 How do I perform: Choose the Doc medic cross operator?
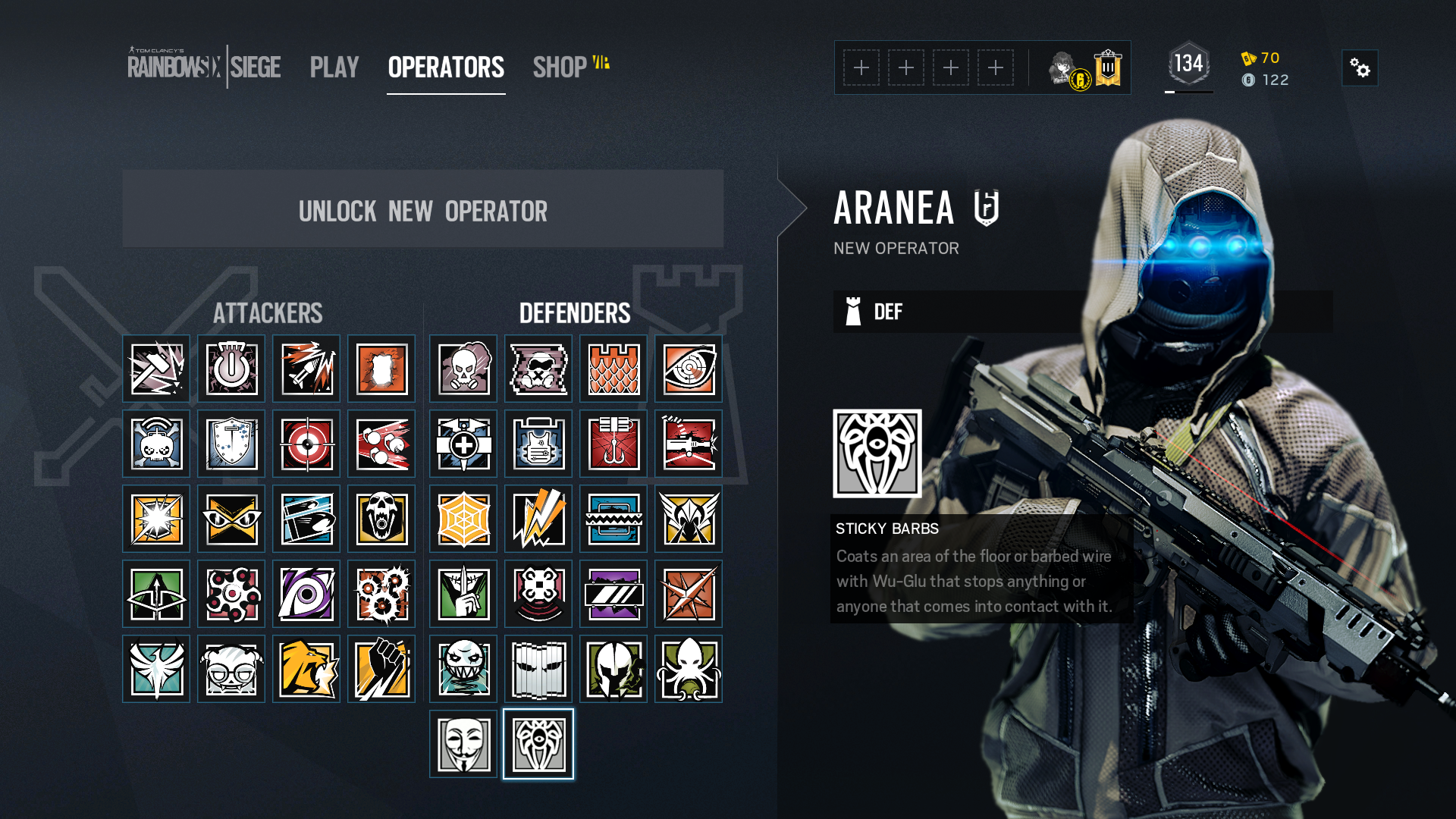point(463,444)
